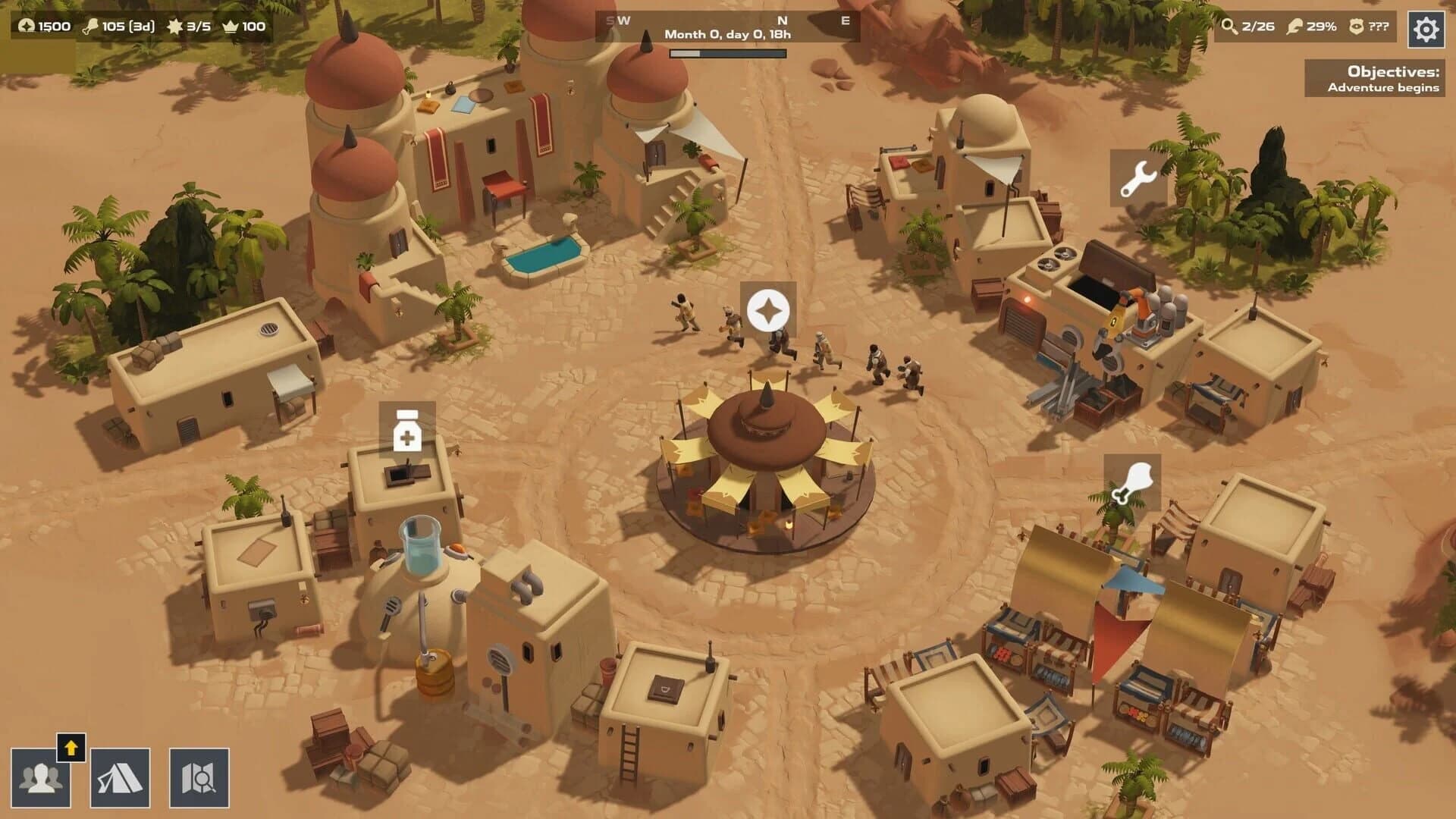The image size is (1456, 819).
Task: Click the yellow upgrade arrow notification
Action: [71, 750]
